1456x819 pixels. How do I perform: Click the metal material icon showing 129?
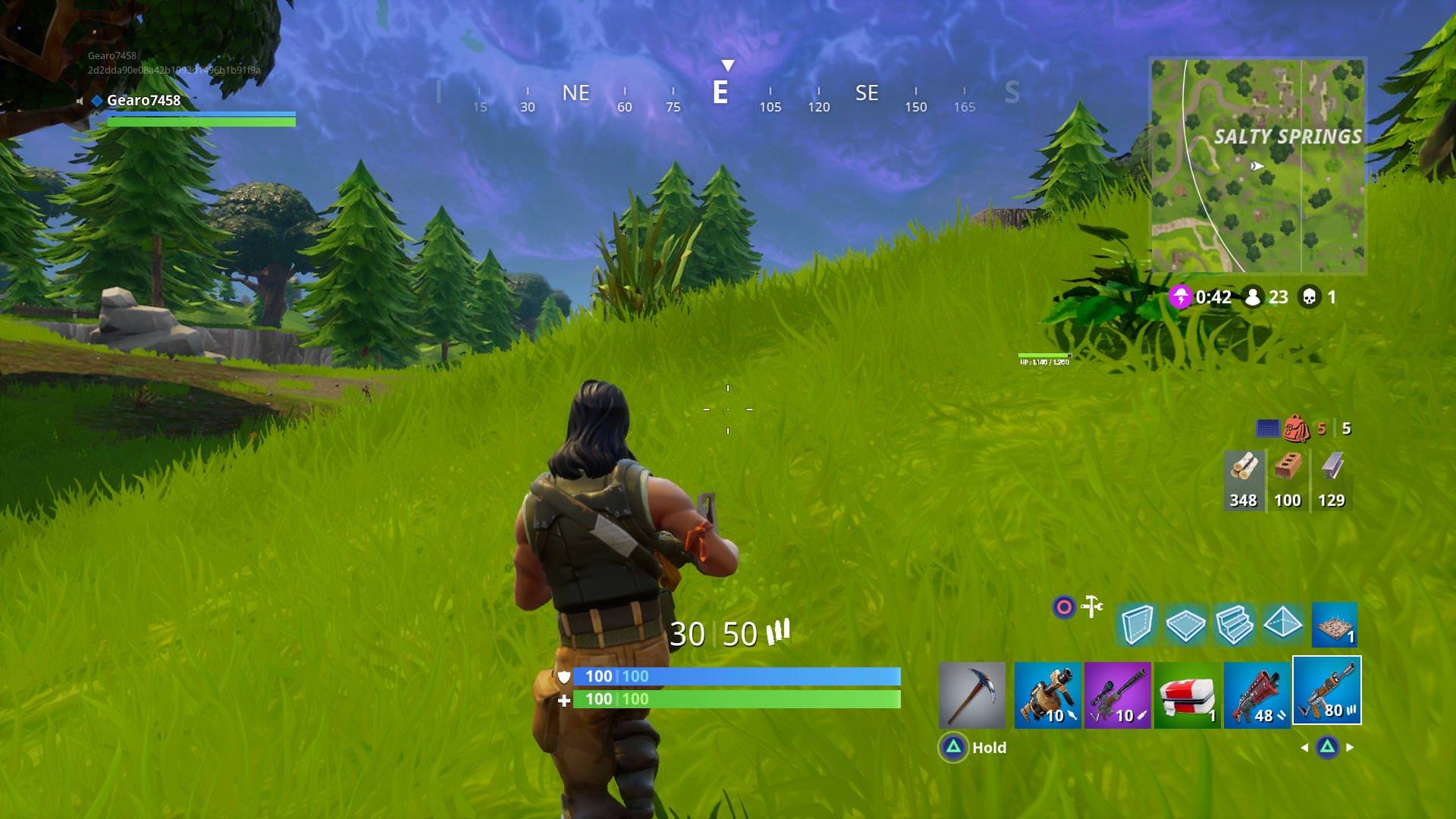(x=1332, y=478)
